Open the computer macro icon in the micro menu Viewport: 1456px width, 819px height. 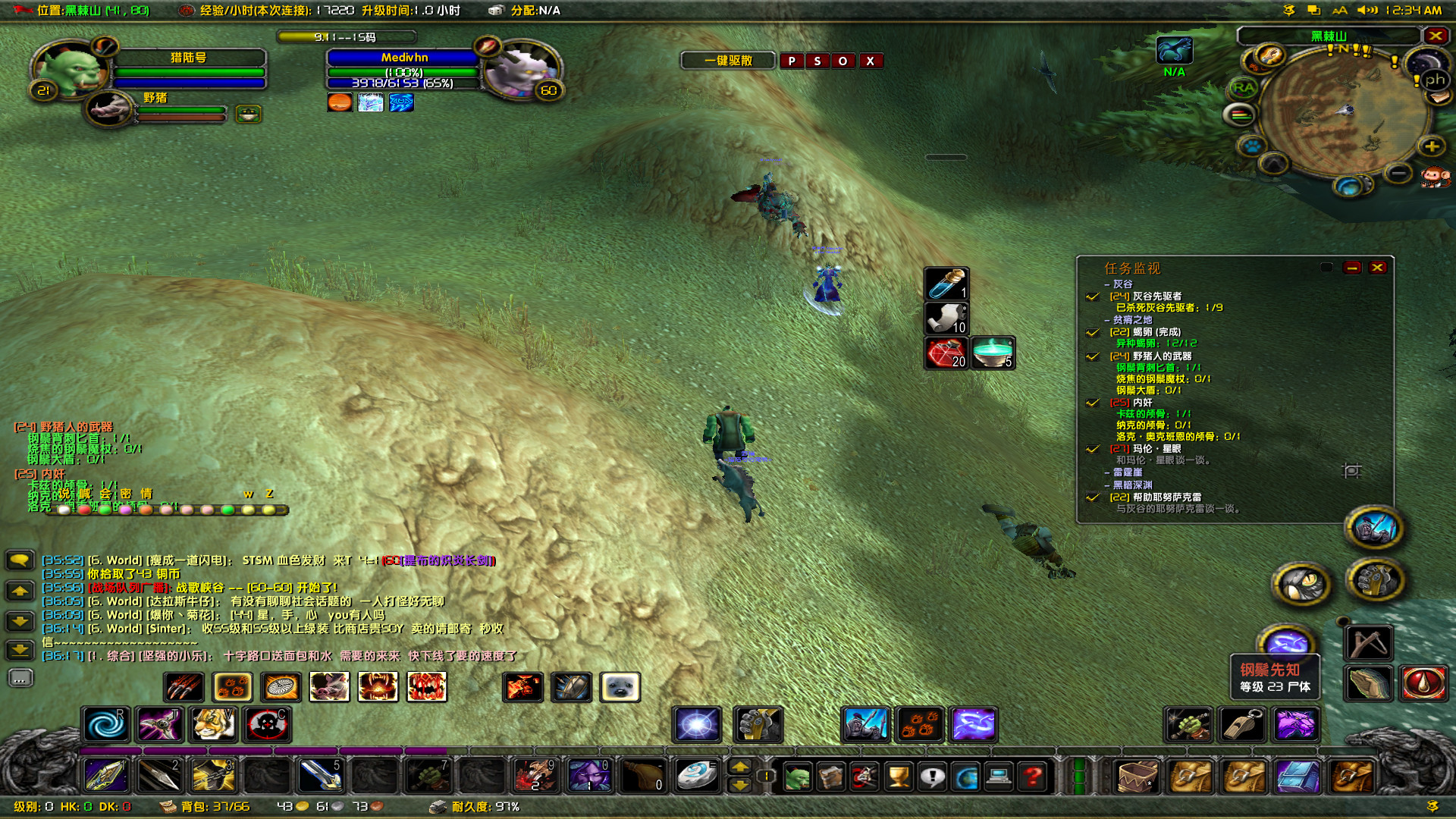click(998, 776)
